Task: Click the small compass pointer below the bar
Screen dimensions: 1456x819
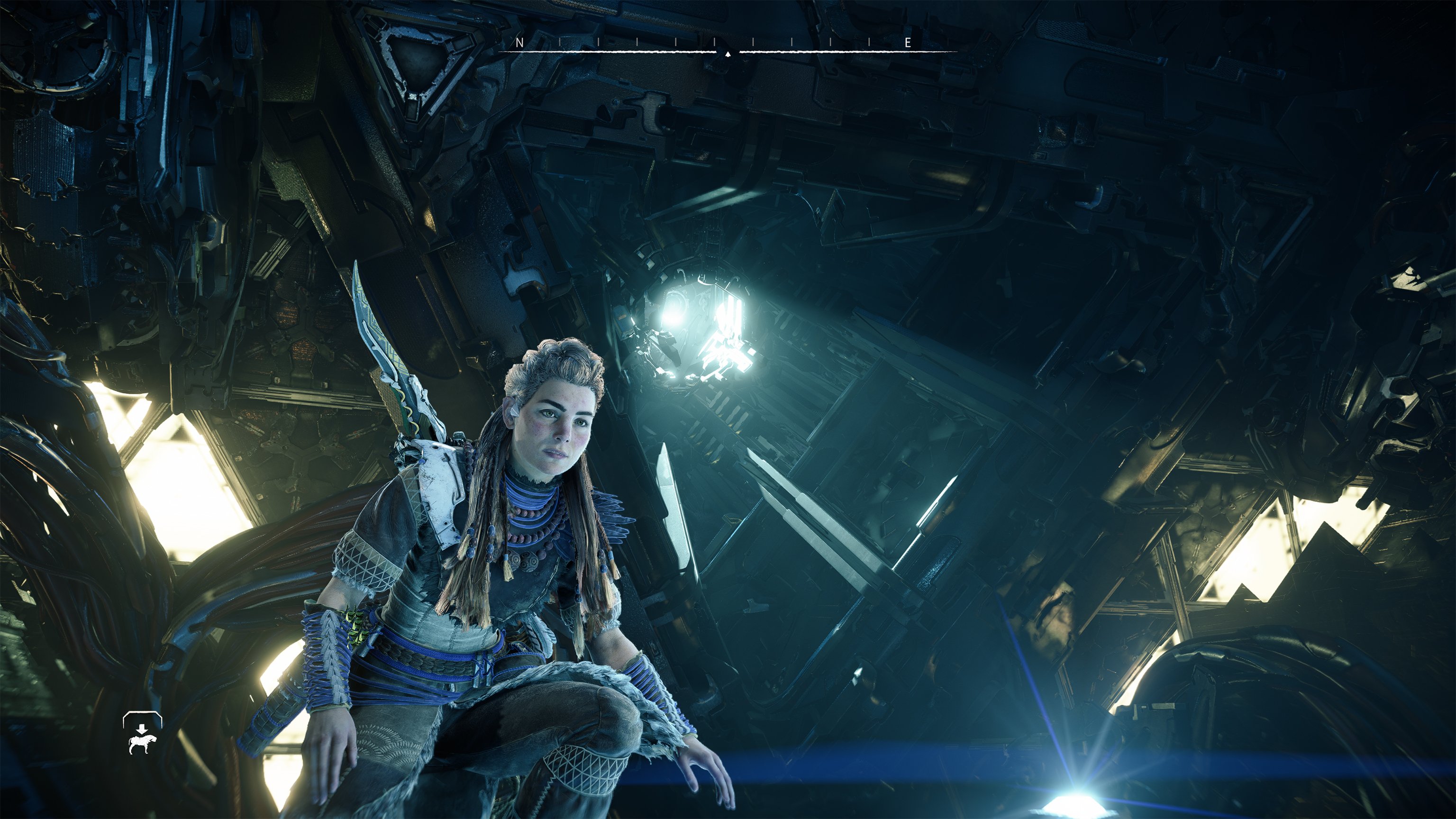Action: pyautogui.click(x=728, y=54)
